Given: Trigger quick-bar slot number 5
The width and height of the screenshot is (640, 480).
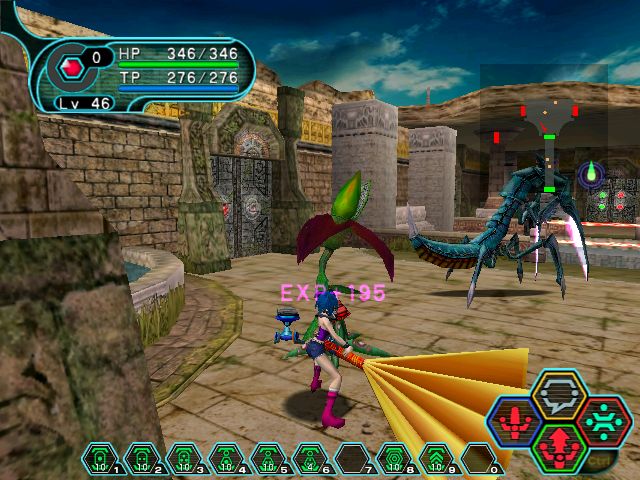Looking at the screenshot, I should point(268,460).
